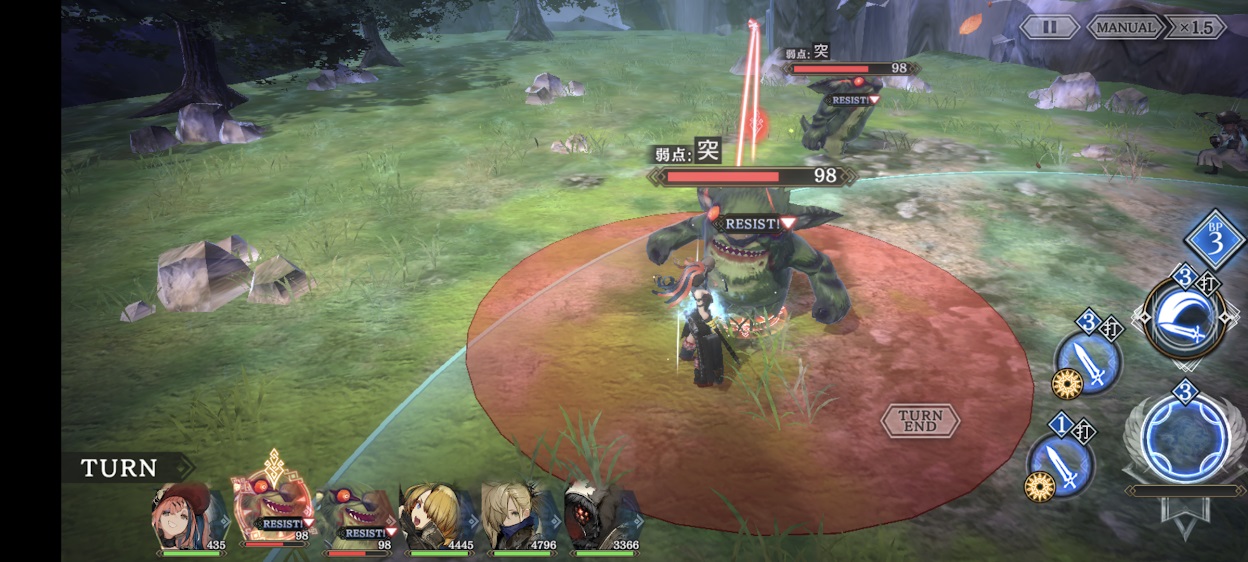This screenshot has width=1248, height=562.
Task: Choose the blue-scarf blond character portrait
Action: coord(516,514)
